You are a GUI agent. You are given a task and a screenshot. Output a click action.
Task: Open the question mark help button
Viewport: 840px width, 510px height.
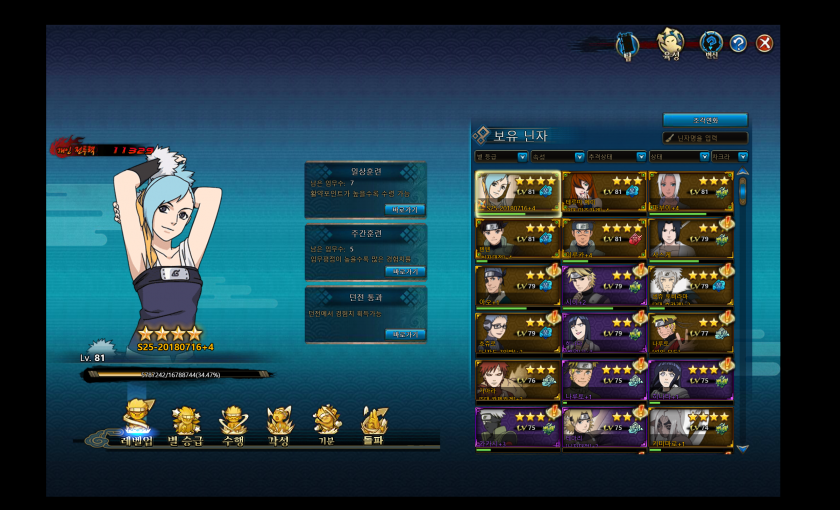pos(738,43)
